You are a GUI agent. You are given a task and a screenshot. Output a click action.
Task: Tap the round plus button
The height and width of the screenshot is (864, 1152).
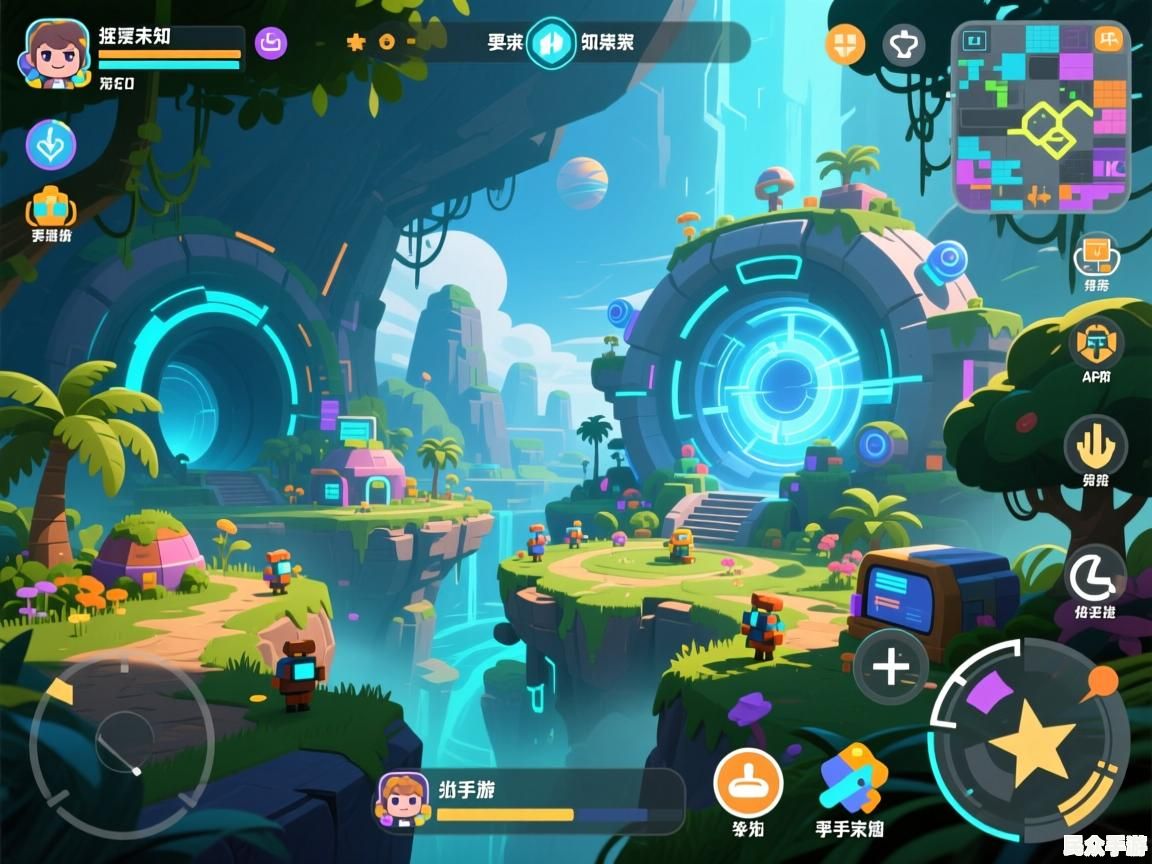[x=891, y=667]
